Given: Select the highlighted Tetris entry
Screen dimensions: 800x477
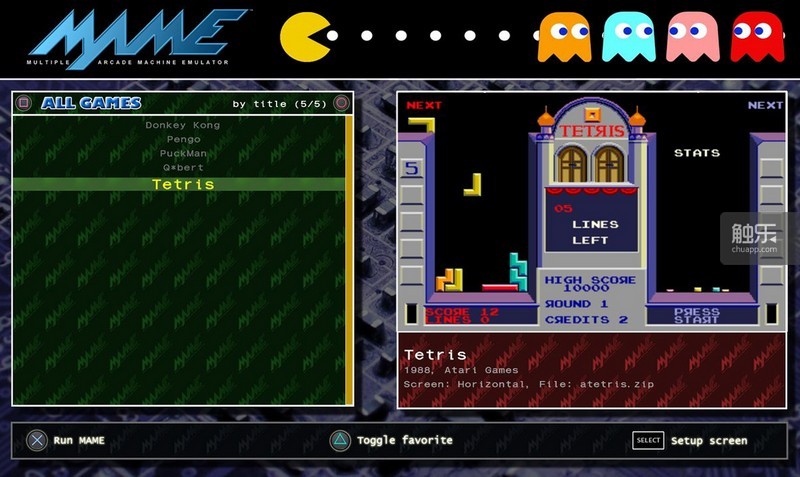Looking at the screenshot, I should pos(182,184).
